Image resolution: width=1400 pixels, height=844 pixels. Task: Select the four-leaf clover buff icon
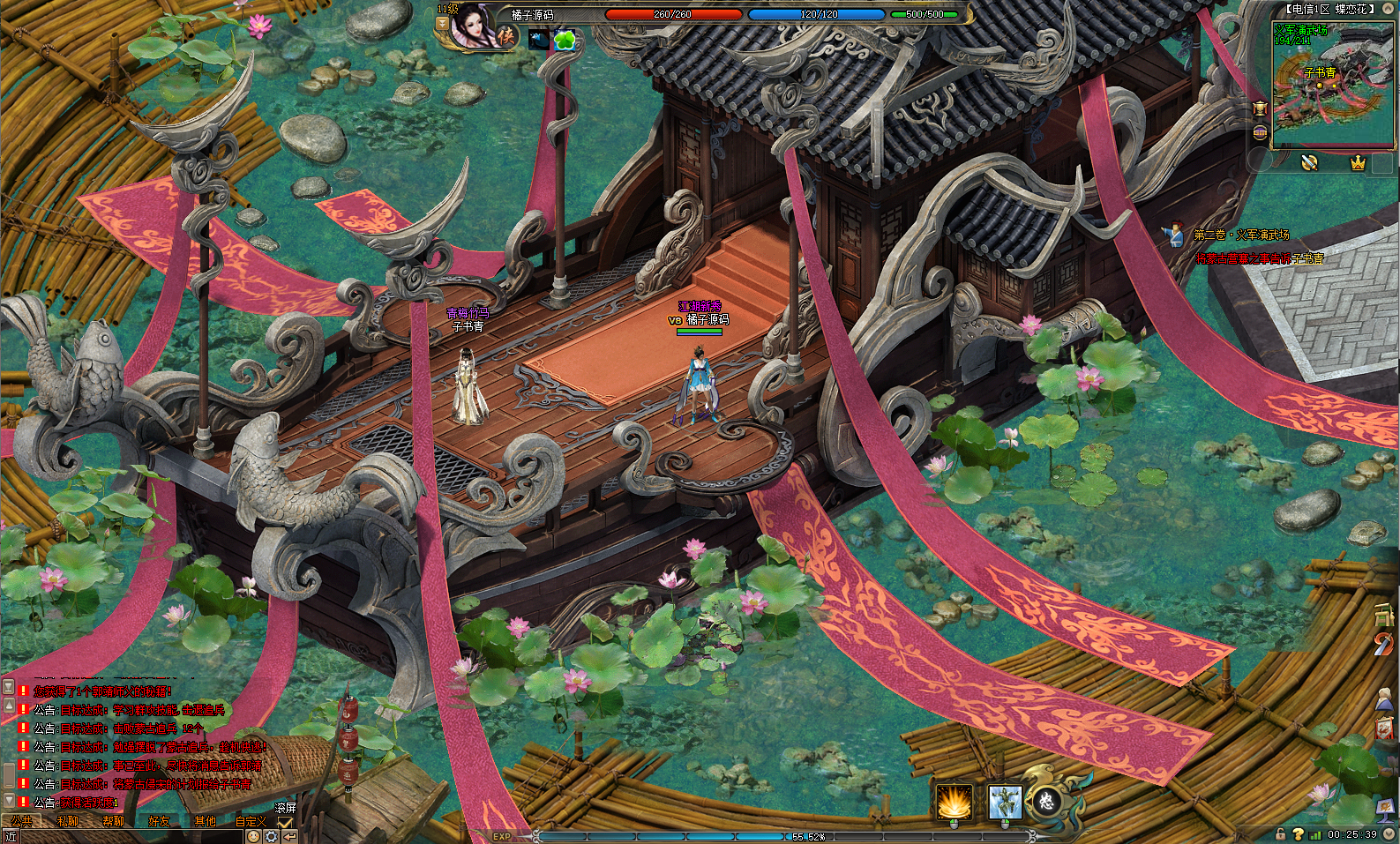tap(565, 40)
